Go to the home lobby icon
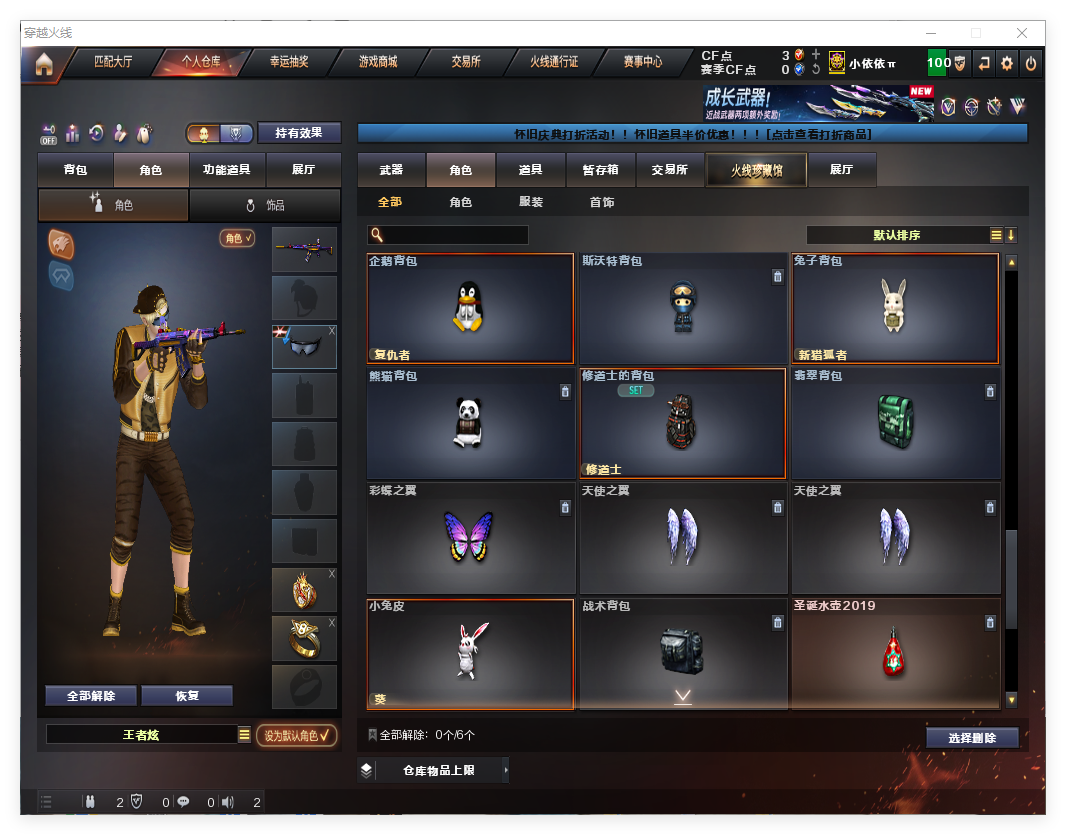This screenshot has height=835, width=1066. pos(43,65)
